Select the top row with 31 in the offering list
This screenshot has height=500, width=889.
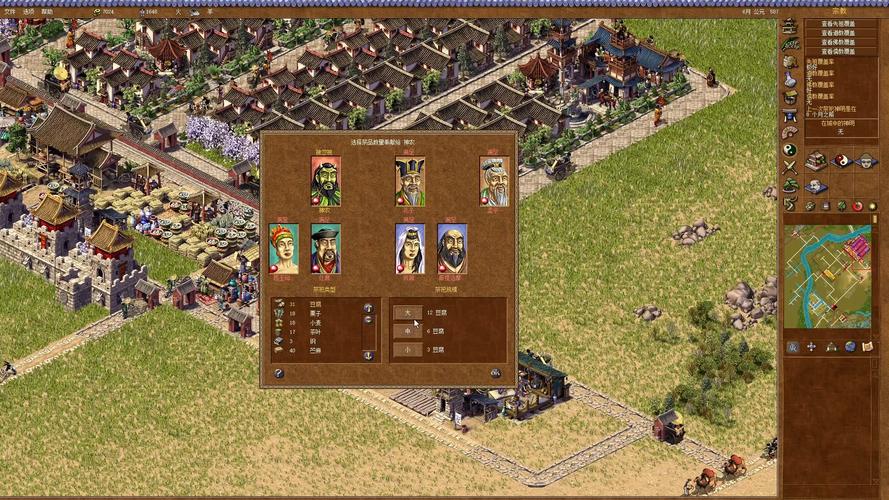(315, 304)
